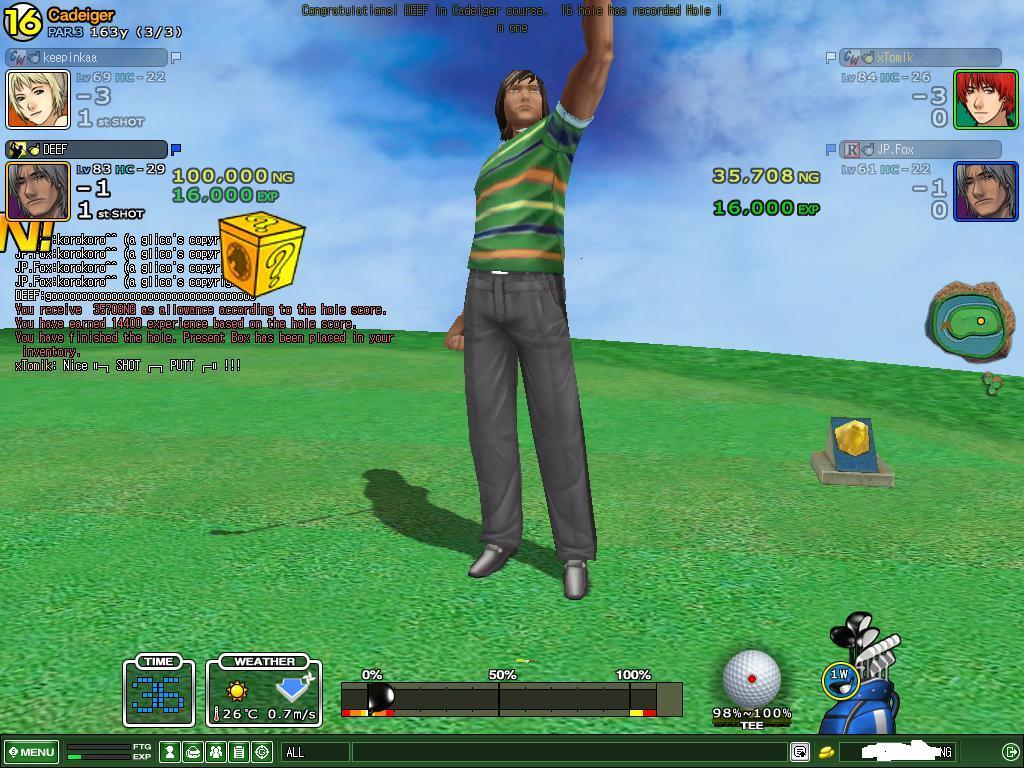Click the envelope mail icon in toolbar
The image size is (1024, 768).
pyautogui.click(x=193, y=752)
